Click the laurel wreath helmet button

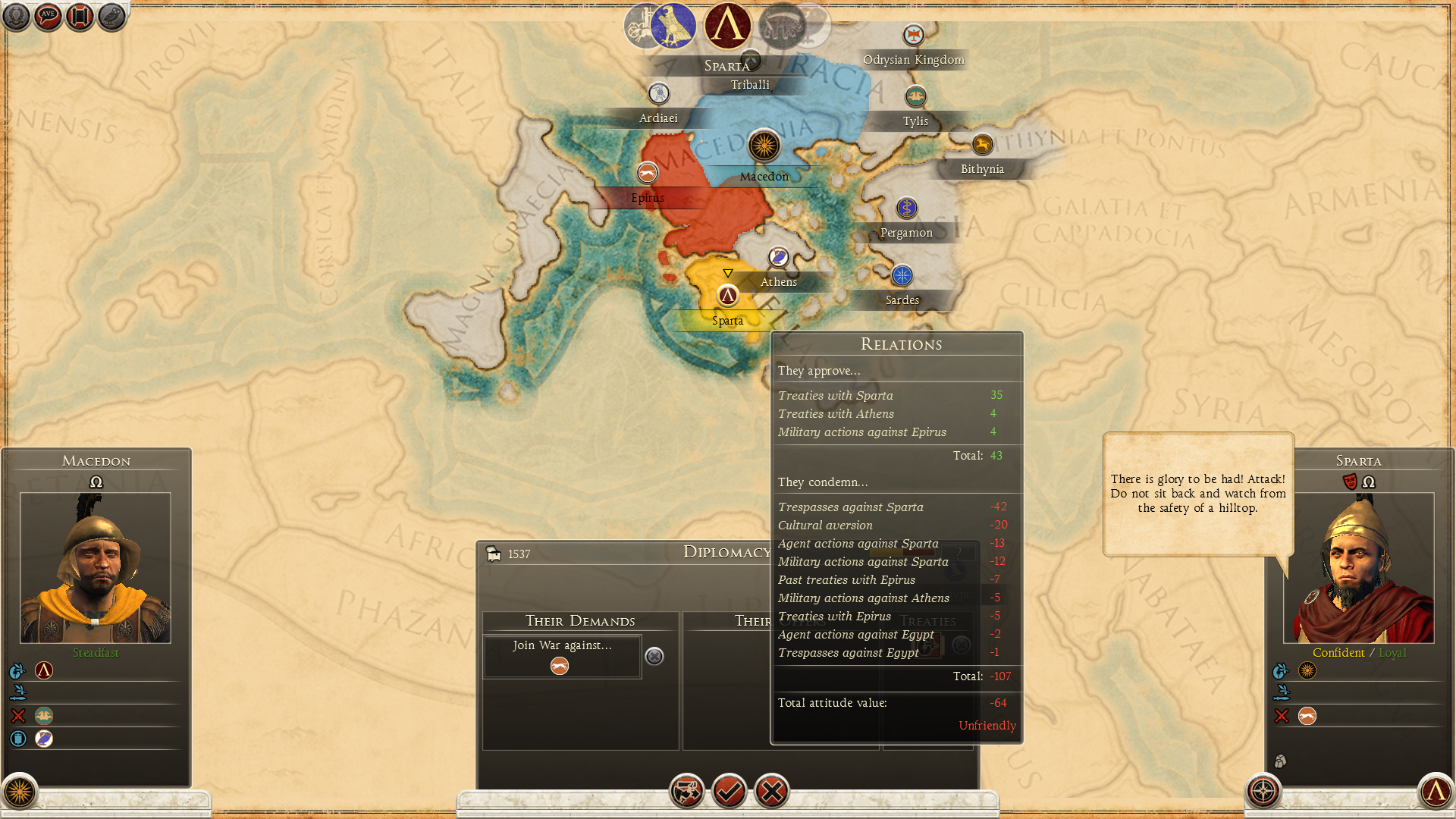coord(16,17)
